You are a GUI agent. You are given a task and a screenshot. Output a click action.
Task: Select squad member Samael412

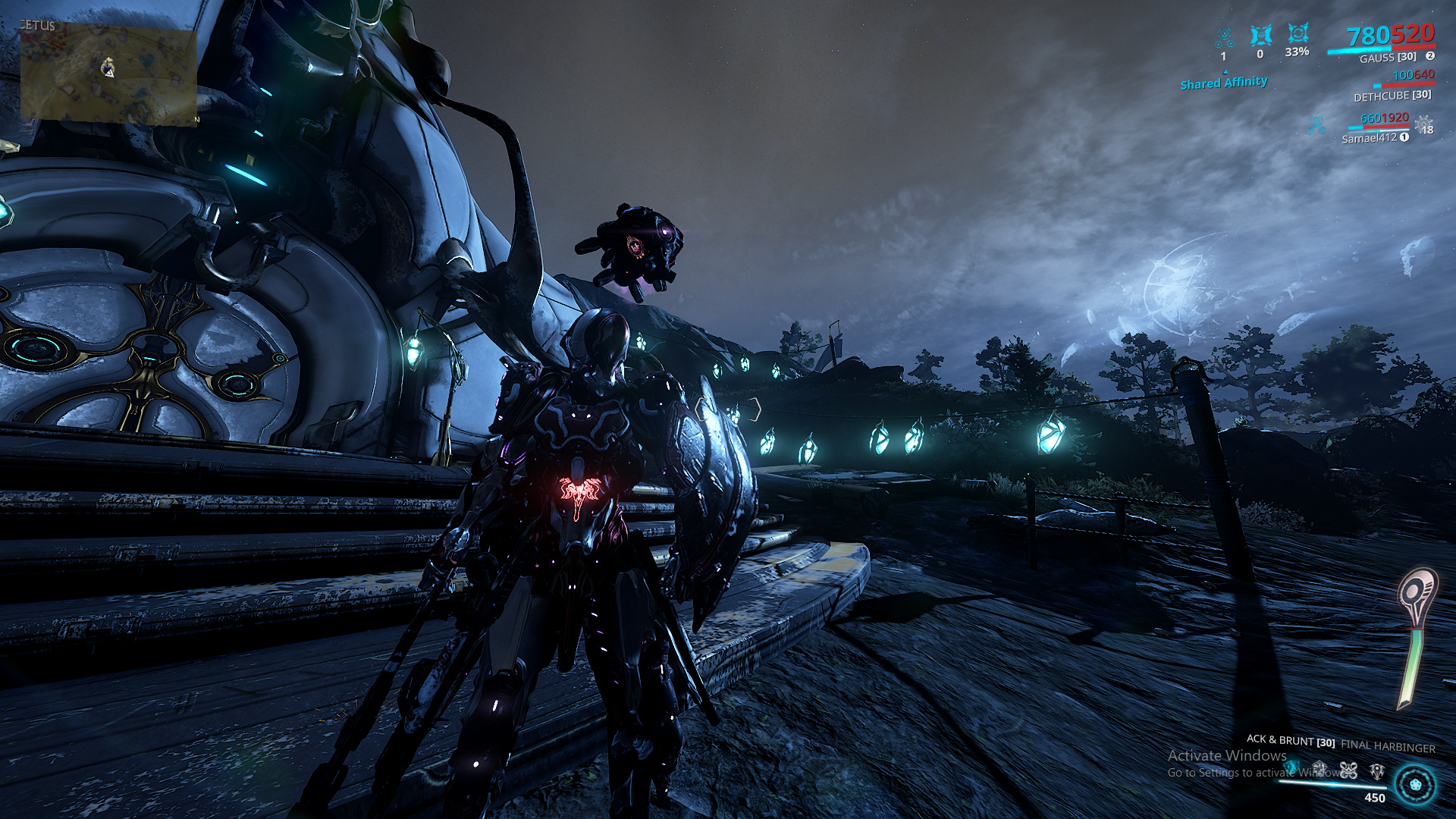(x=1369, y=138)
